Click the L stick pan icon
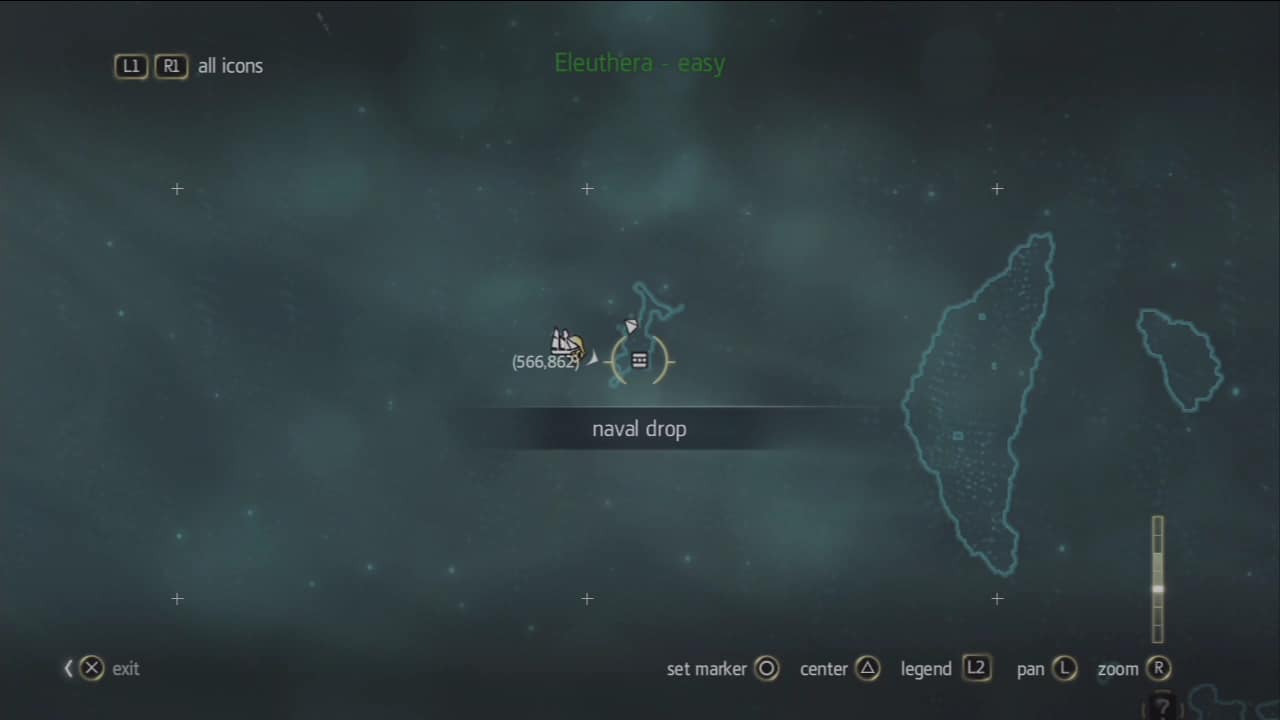Image resolution: width=1280 pixels, height=720 pixels. [1067, 669]
